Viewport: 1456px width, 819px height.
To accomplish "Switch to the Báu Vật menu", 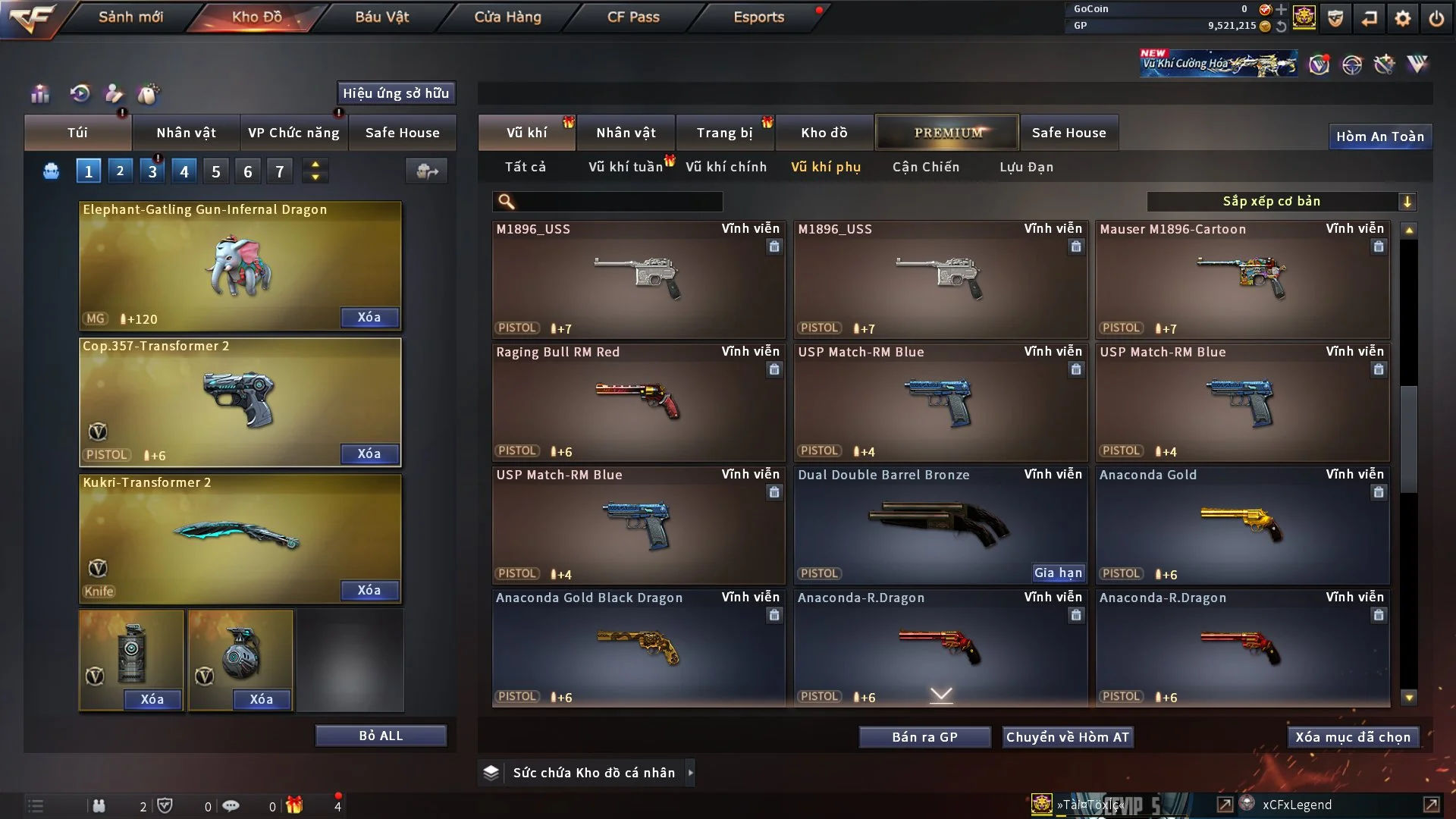I will pyautogui.click(x=381, y=17).
